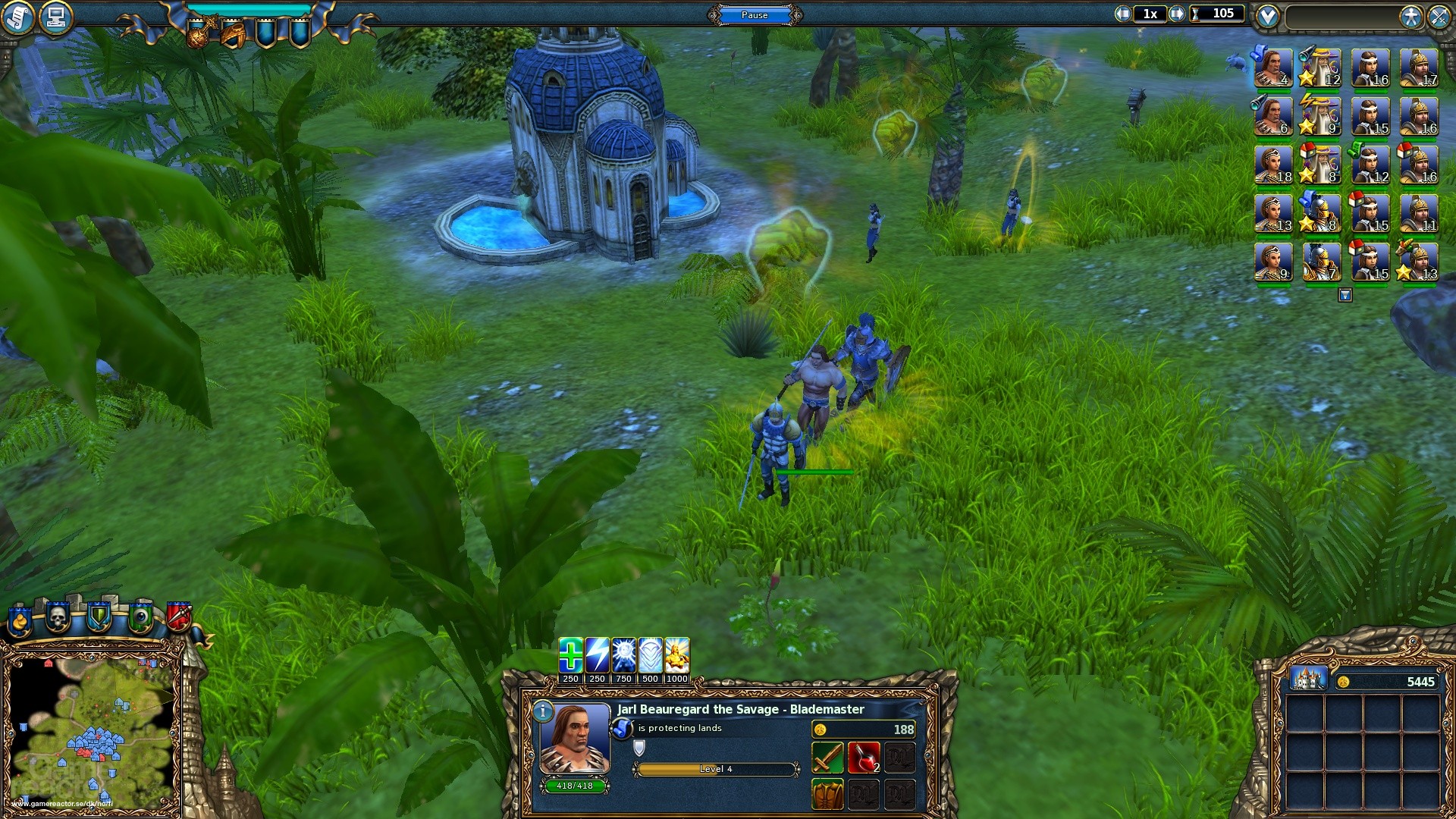Select the 500-gold shield blessing spell
This screenshot has width=1456, height=819.
point(648,655)
